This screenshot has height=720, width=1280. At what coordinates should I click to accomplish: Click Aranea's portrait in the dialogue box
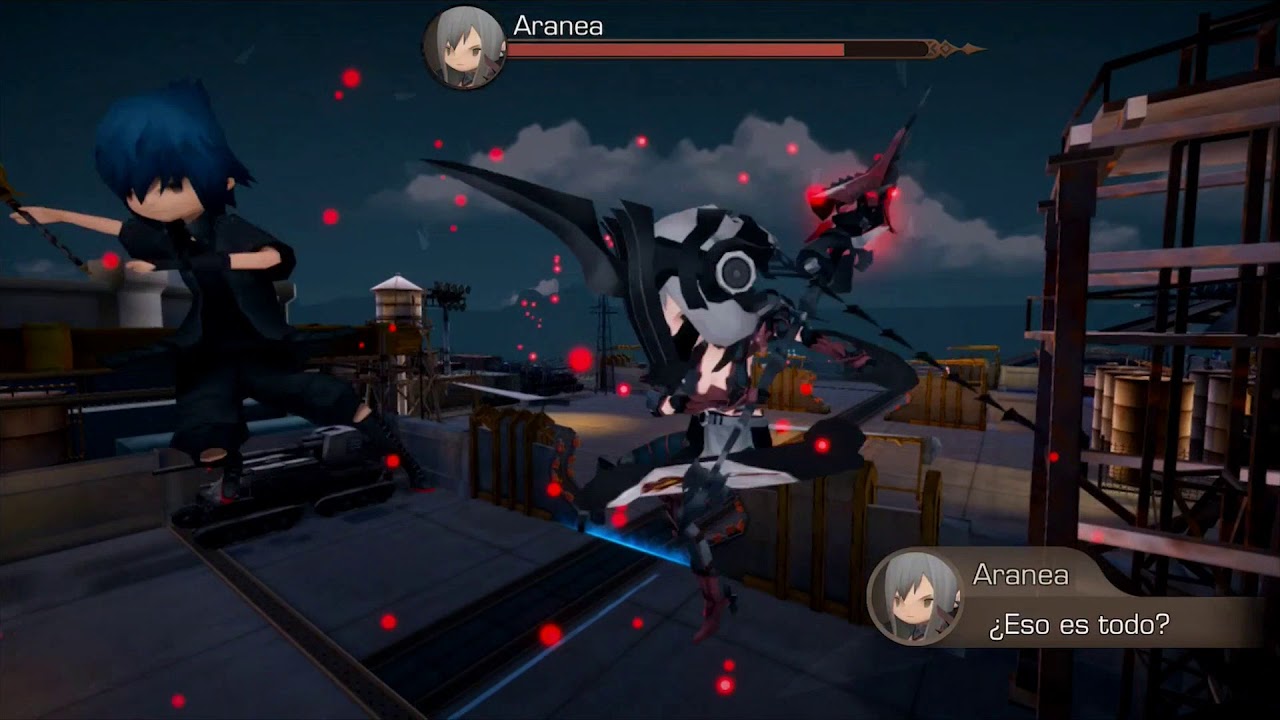point(915,596)
